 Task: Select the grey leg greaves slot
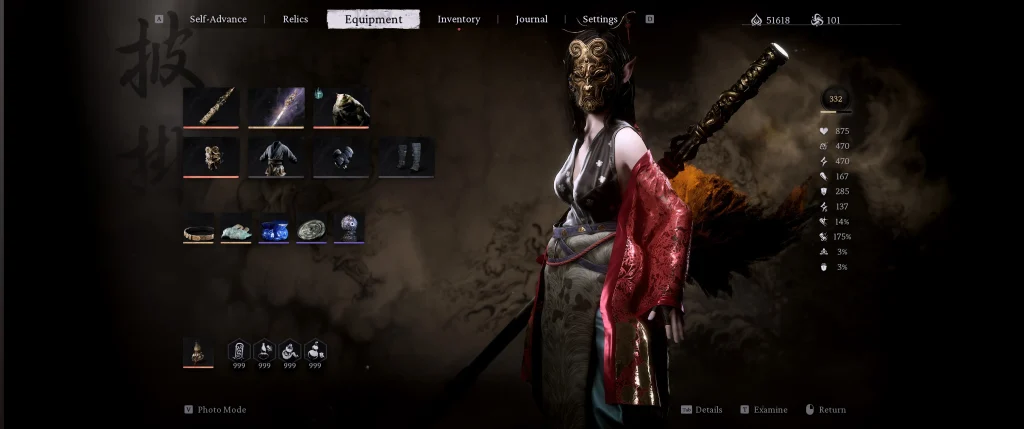pos(406,157)
